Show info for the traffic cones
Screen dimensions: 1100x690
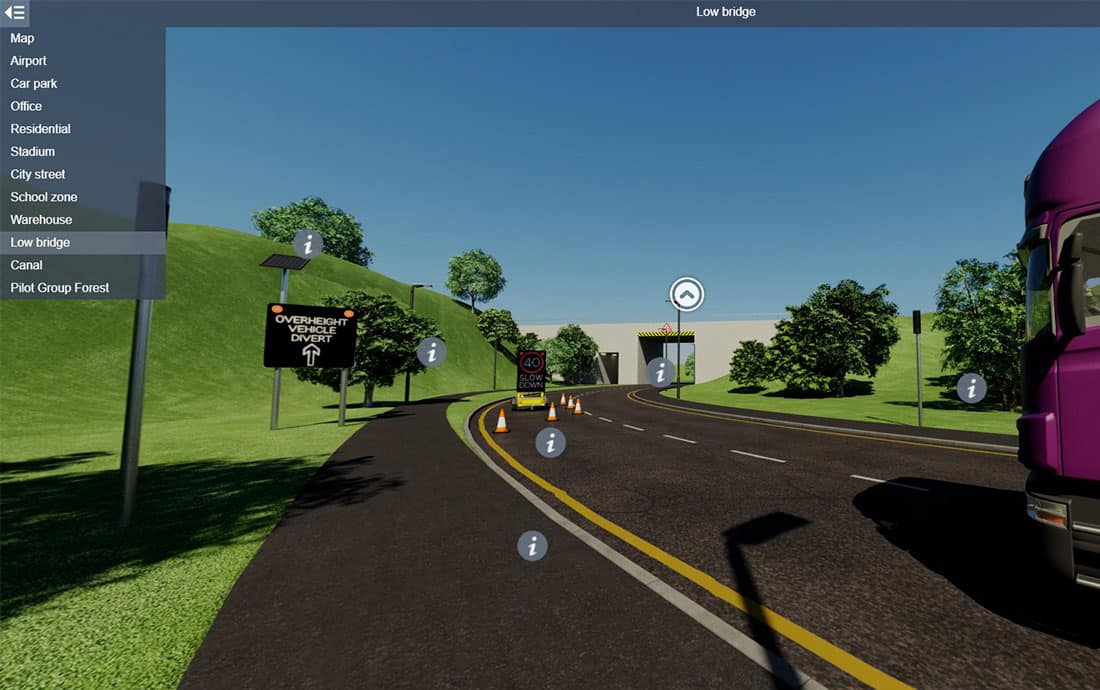coord(550,442)
